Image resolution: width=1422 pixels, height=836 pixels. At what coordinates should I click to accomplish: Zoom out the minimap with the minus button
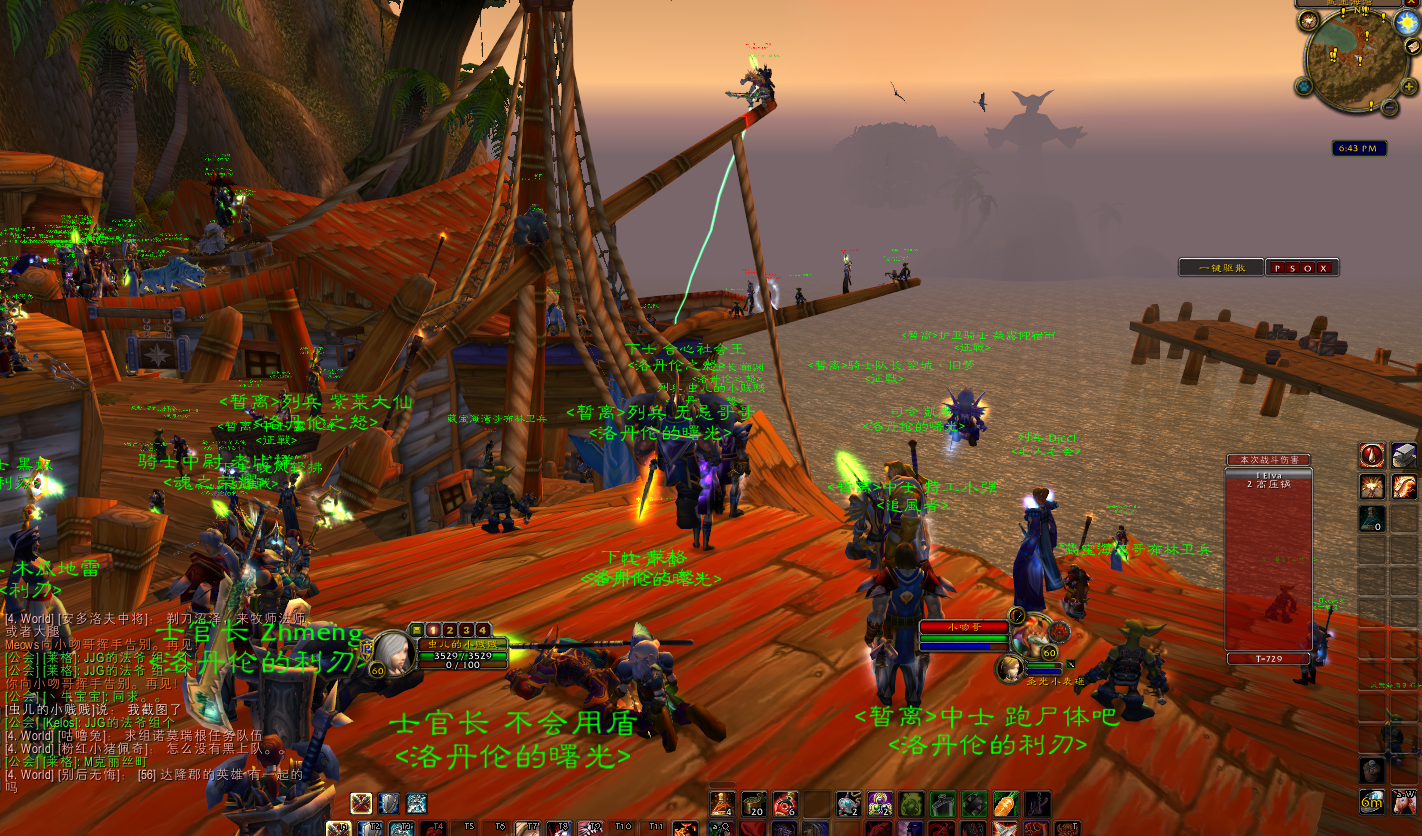(1390, 106)
